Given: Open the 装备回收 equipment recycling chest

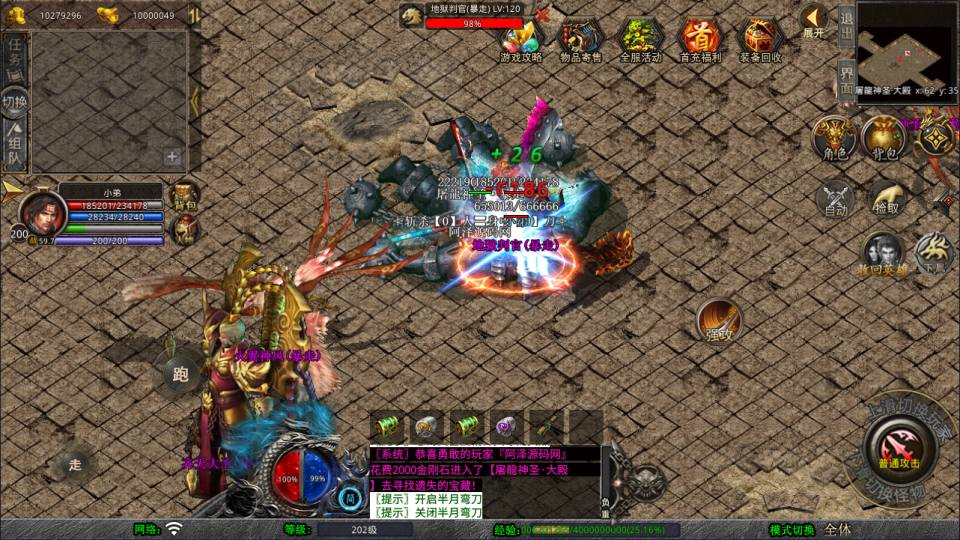Looking at the screenshot, I should pos(761,39).
